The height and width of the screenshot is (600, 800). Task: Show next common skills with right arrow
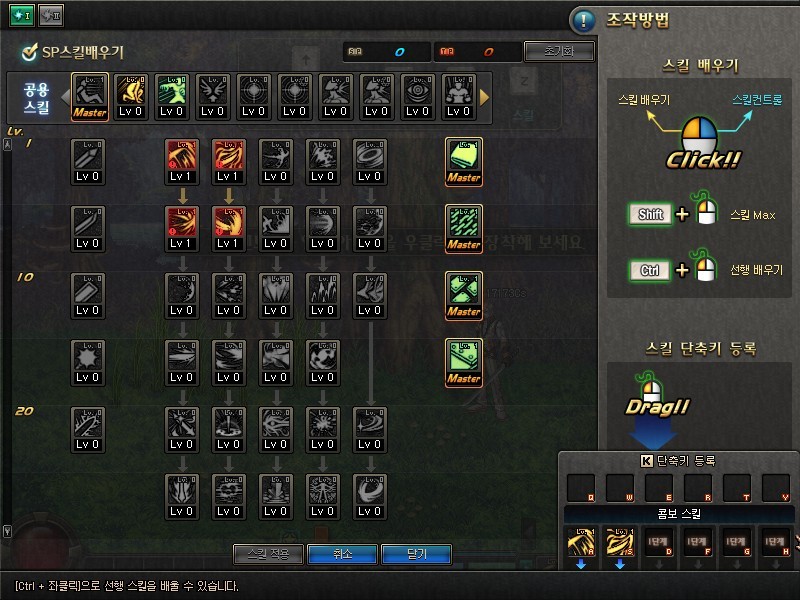(x=485, y=97)
